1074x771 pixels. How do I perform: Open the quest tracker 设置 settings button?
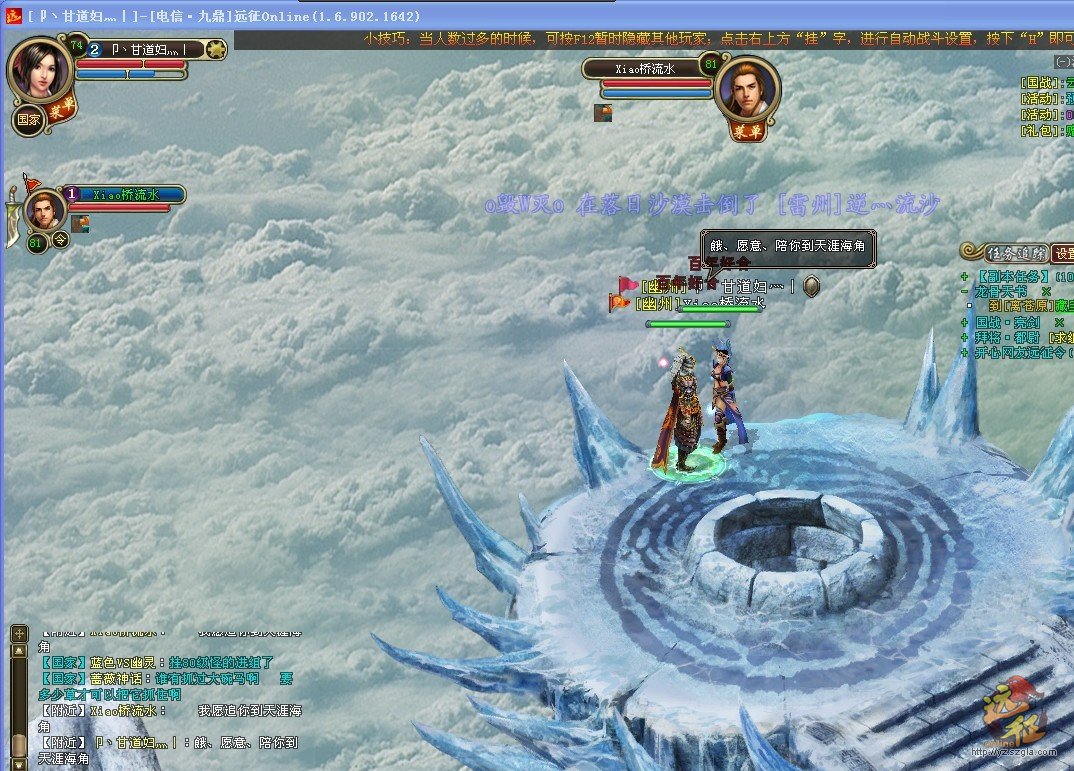click(x=1063, y=253)
